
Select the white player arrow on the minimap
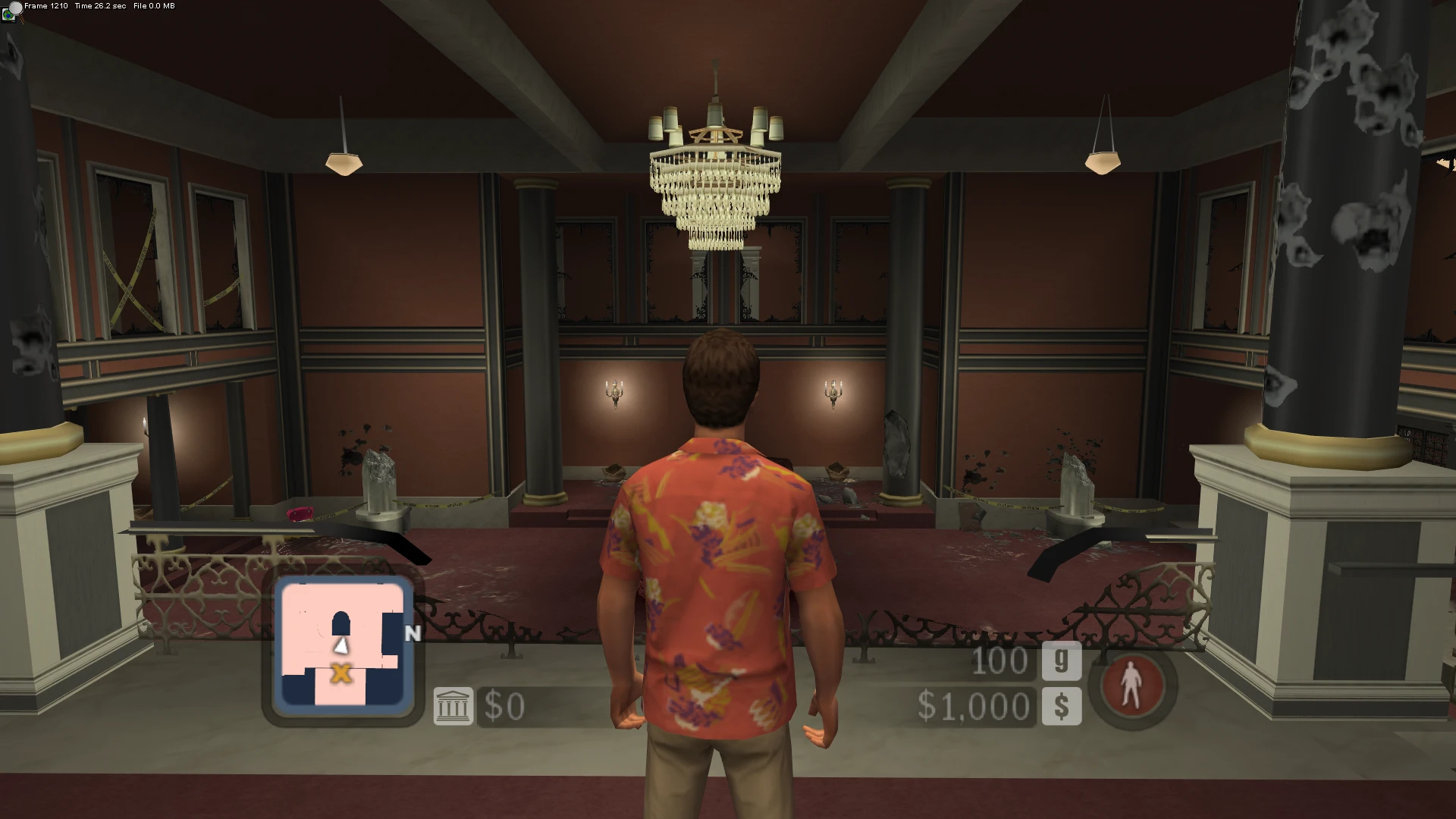(x=343, y=645)
